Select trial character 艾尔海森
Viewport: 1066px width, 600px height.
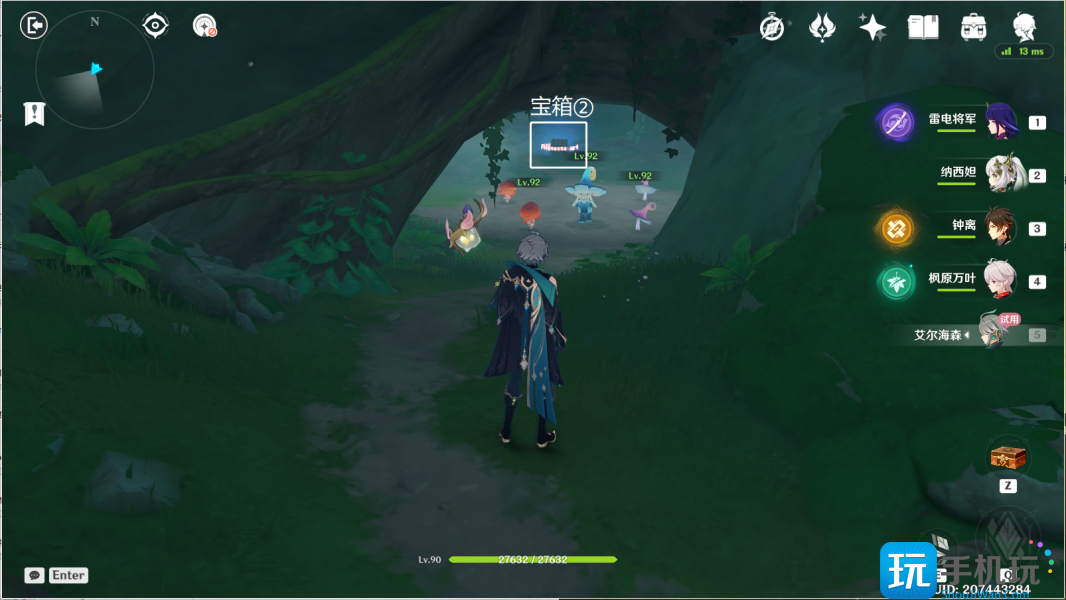[x=990, y=335]
